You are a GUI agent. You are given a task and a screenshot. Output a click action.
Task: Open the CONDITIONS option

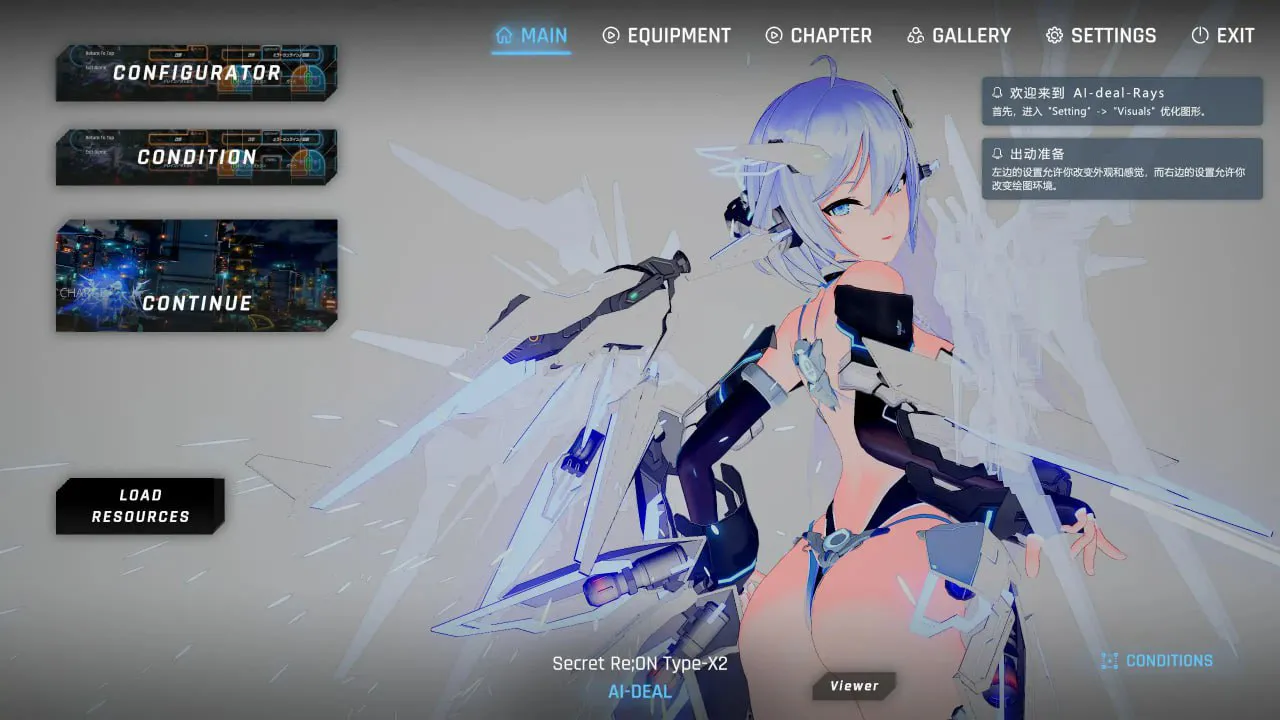[x=1157, y=661]
